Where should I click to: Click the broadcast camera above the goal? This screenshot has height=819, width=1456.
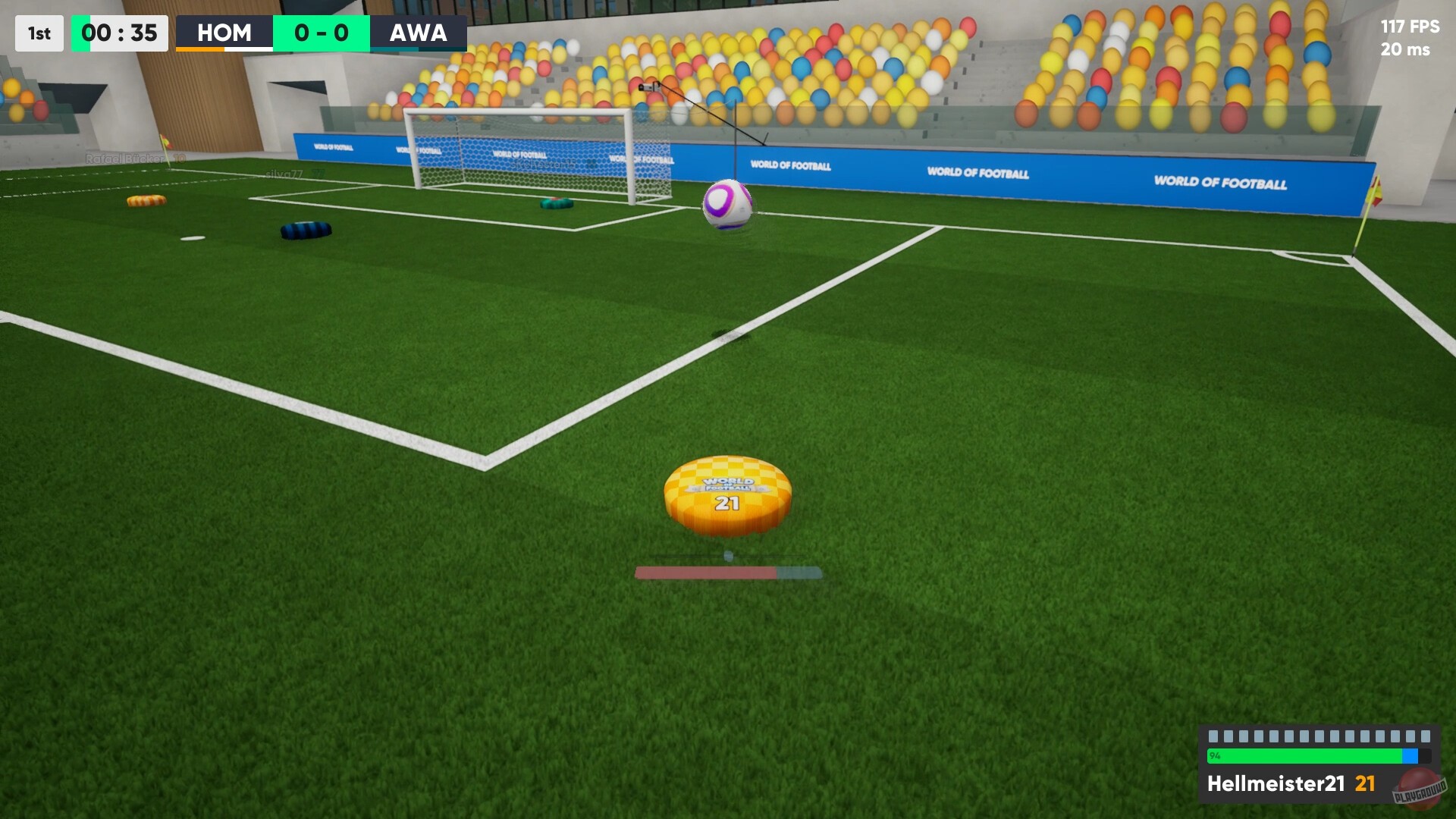tap(649, 86)
